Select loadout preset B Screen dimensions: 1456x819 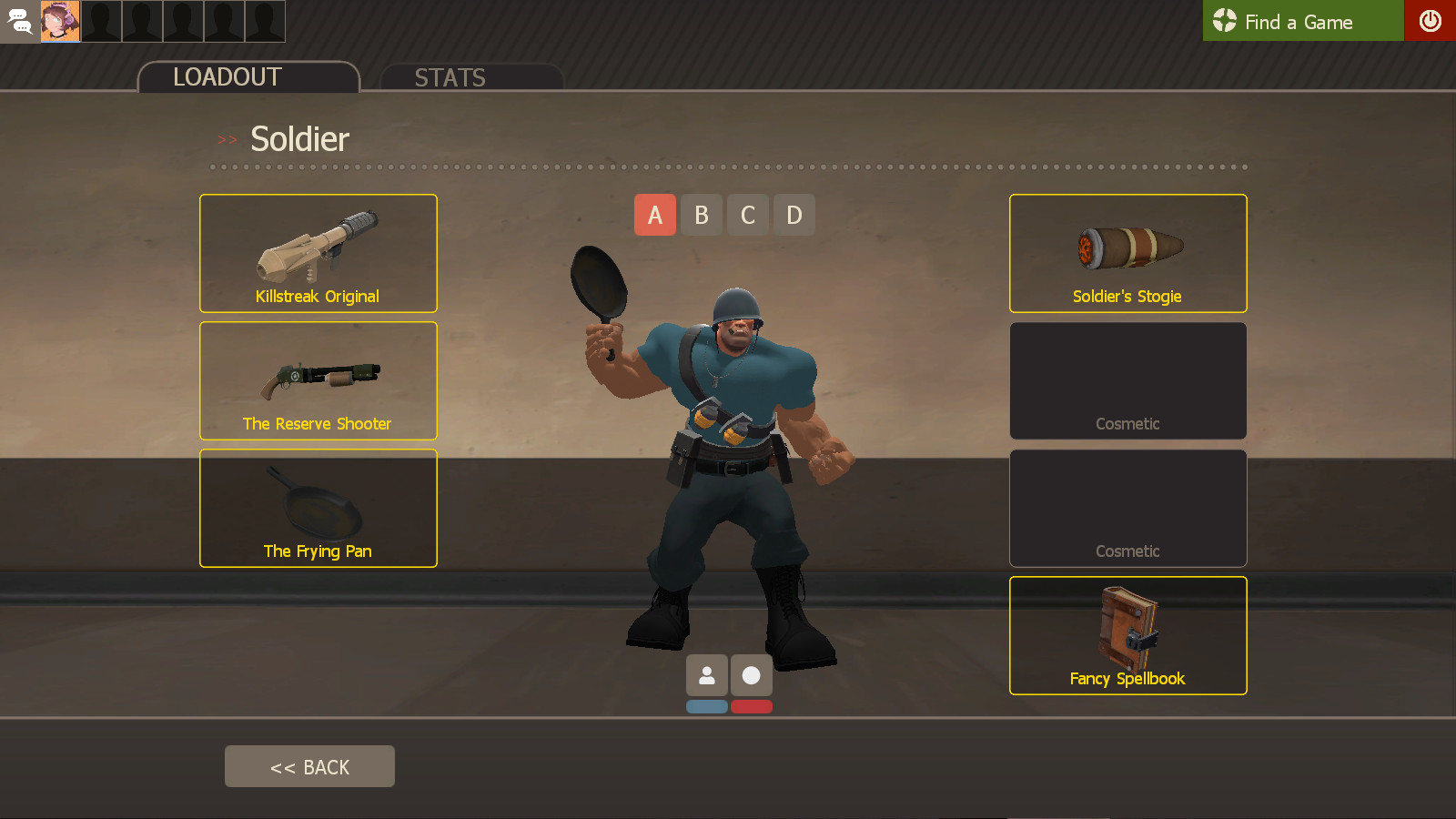click(701, 215)
